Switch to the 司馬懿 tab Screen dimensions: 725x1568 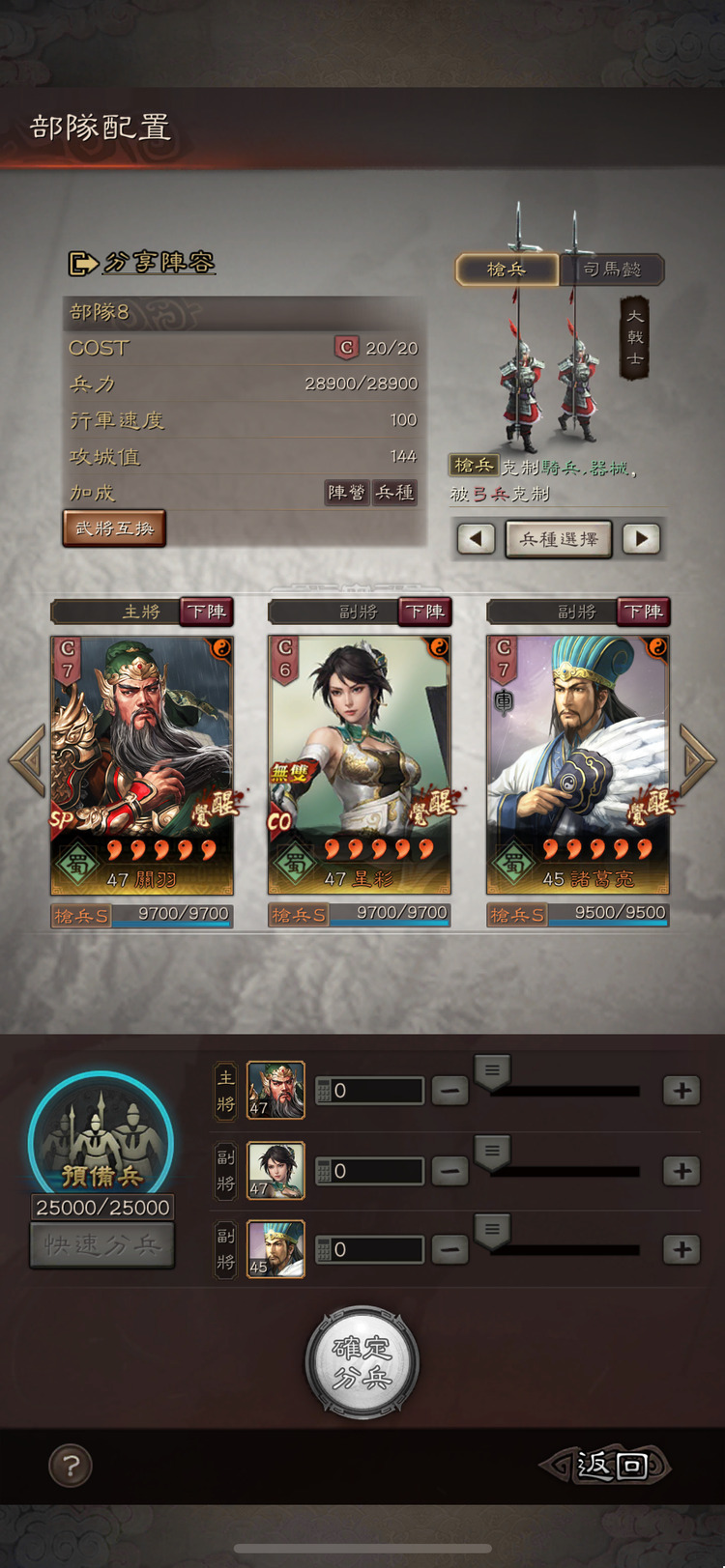[x=613, y=270]
